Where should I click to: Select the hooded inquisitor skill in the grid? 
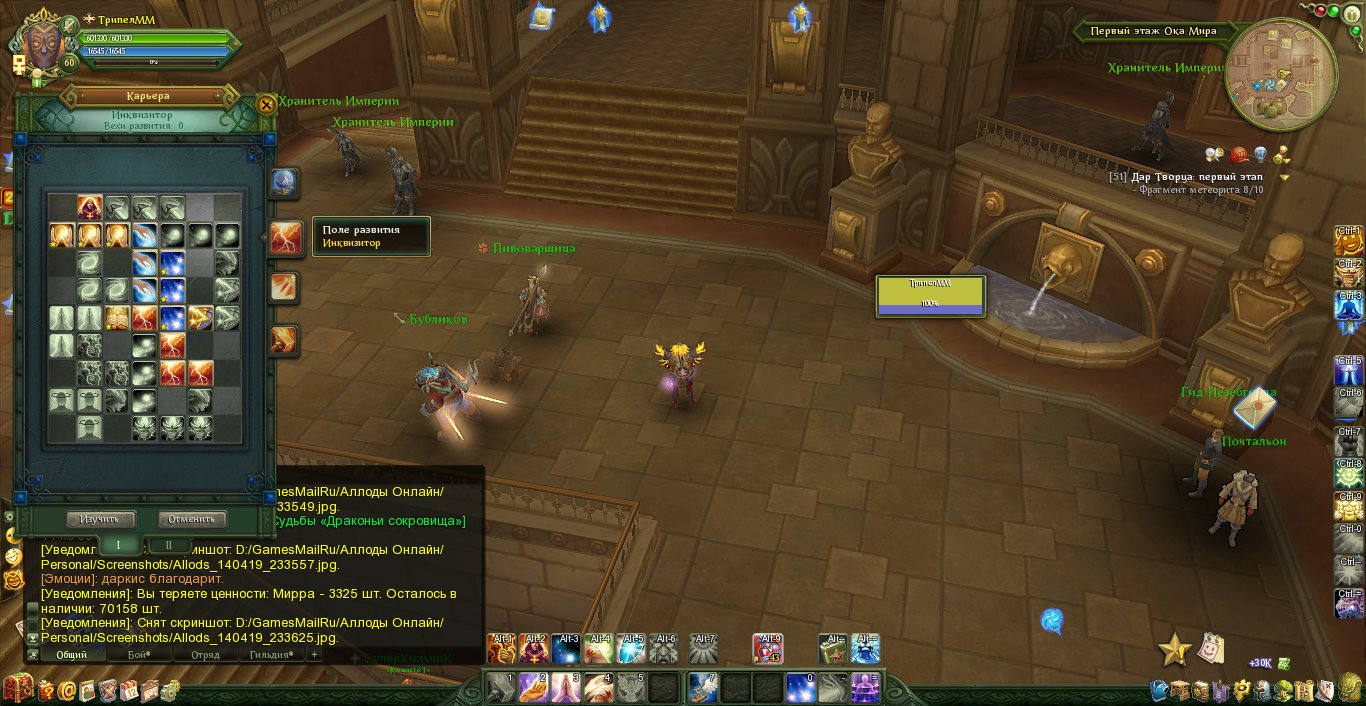(x=90, y=207)
